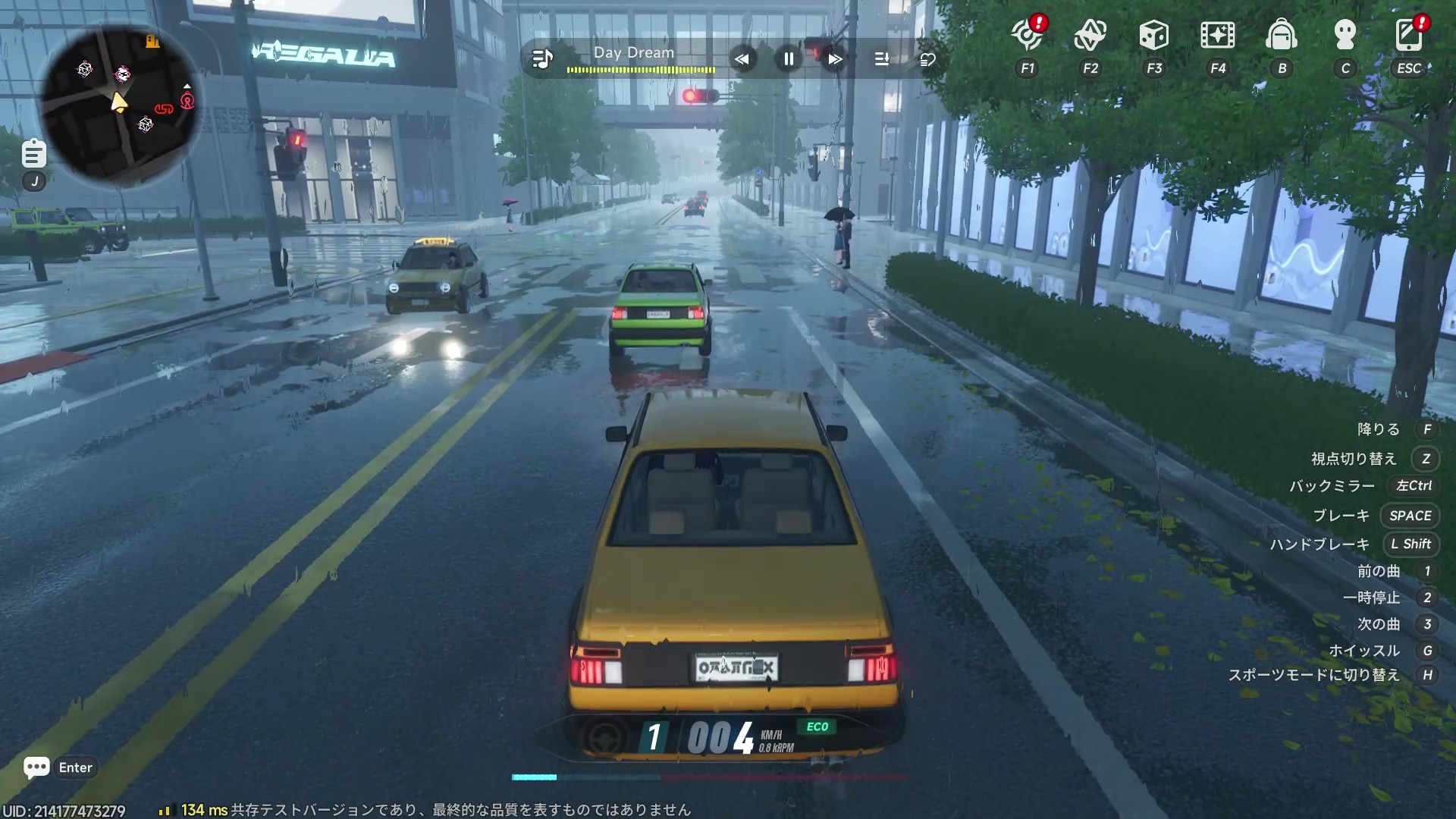1456x819 pixels.
Task: Open the backpack inventory
Action: tap(1282, 35)
